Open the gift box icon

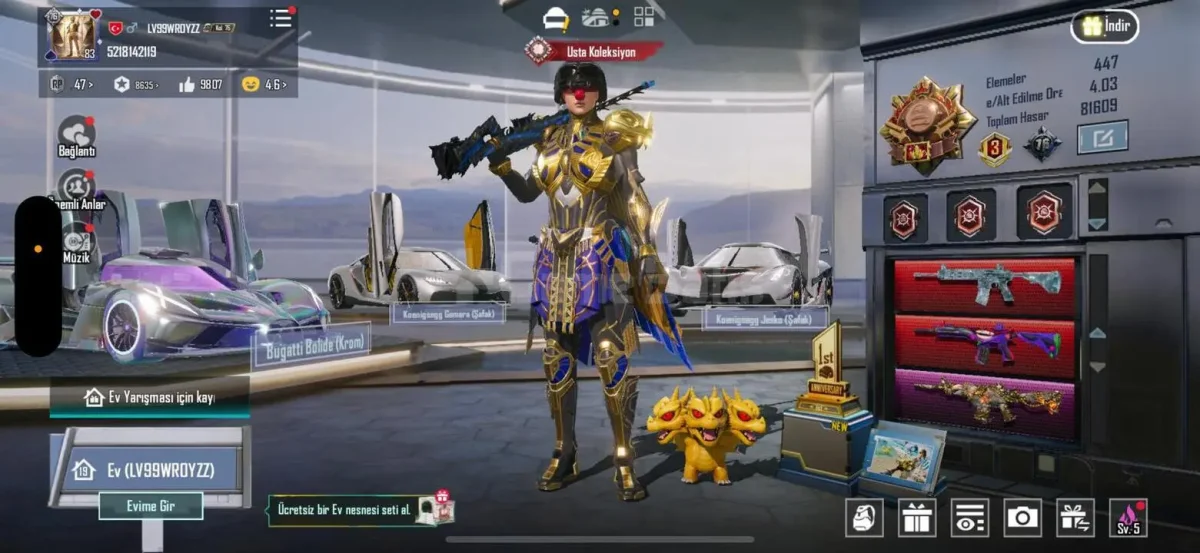pyautogui.click(x=917, y=517)
